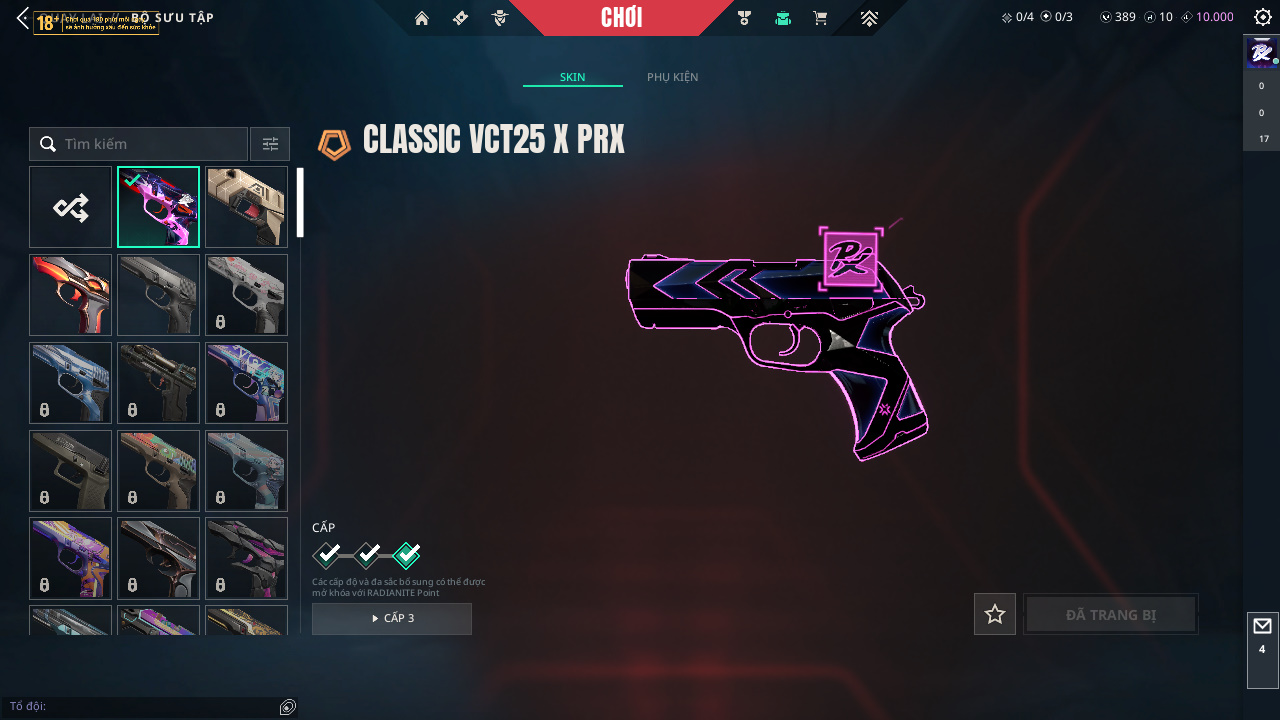Go back with the top-left arrow

[23, 18]
